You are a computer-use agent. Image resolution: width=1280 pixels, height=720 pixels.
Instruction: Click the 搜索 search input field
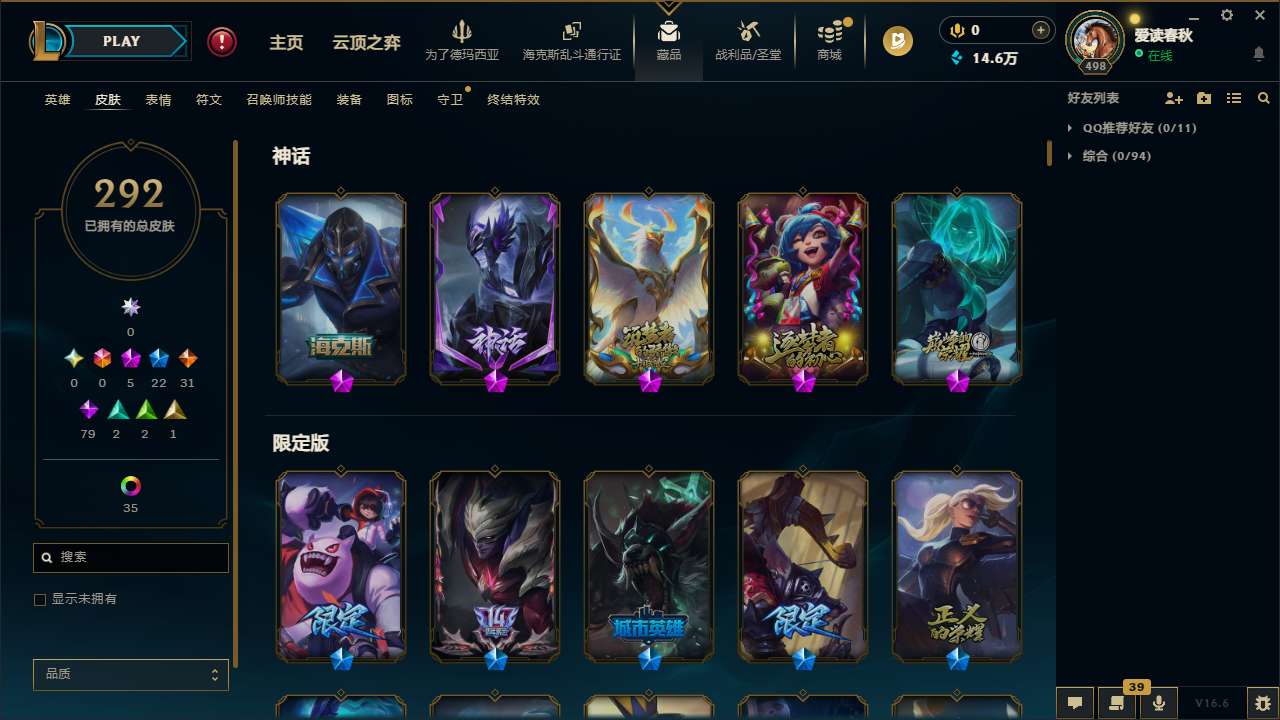pyautogui.click(x=130, y=557)
